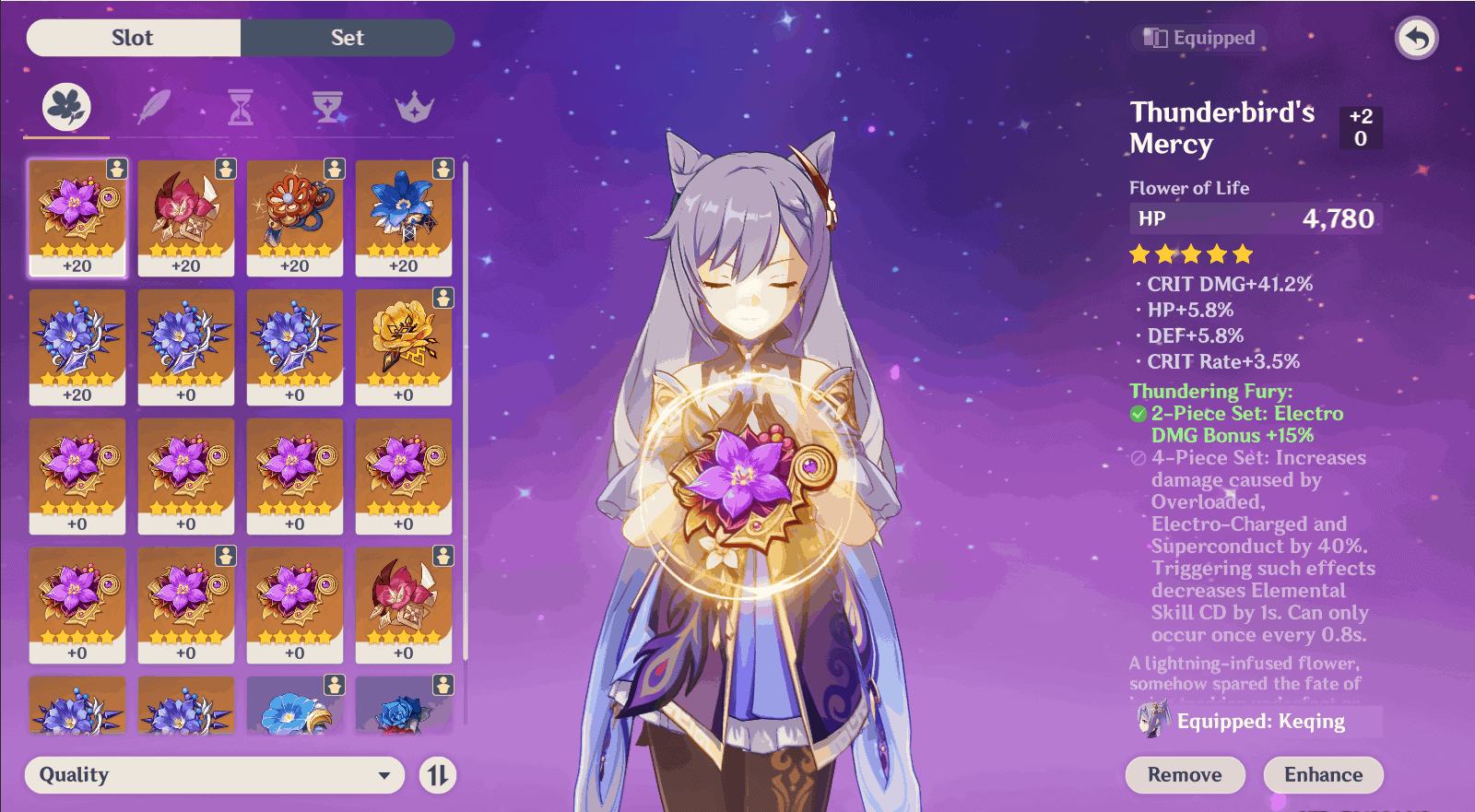Switch to the Slot tab
1475x812 pixels.
[133, 38]
